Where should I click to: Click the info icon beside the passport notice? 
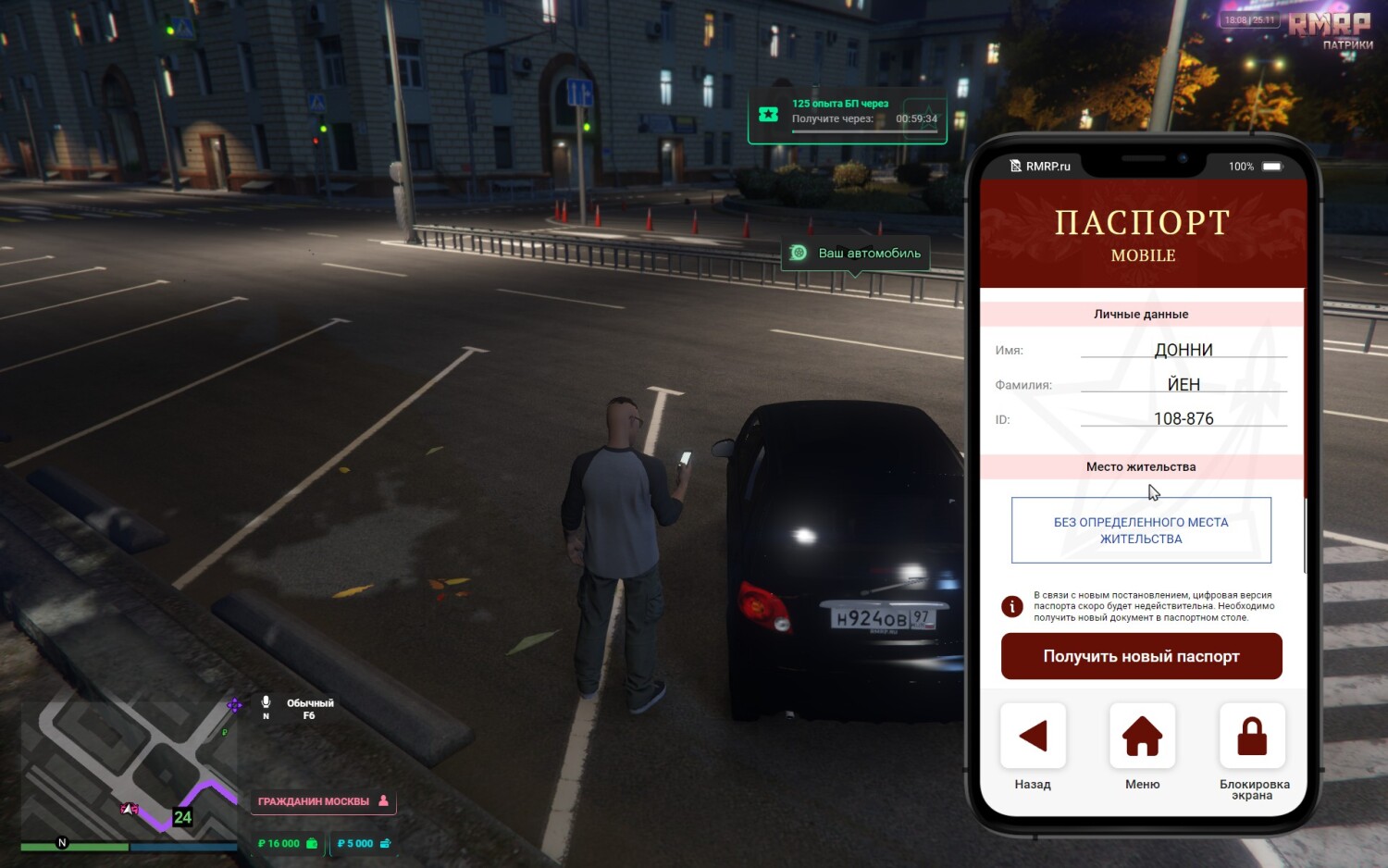point(1012,606)
